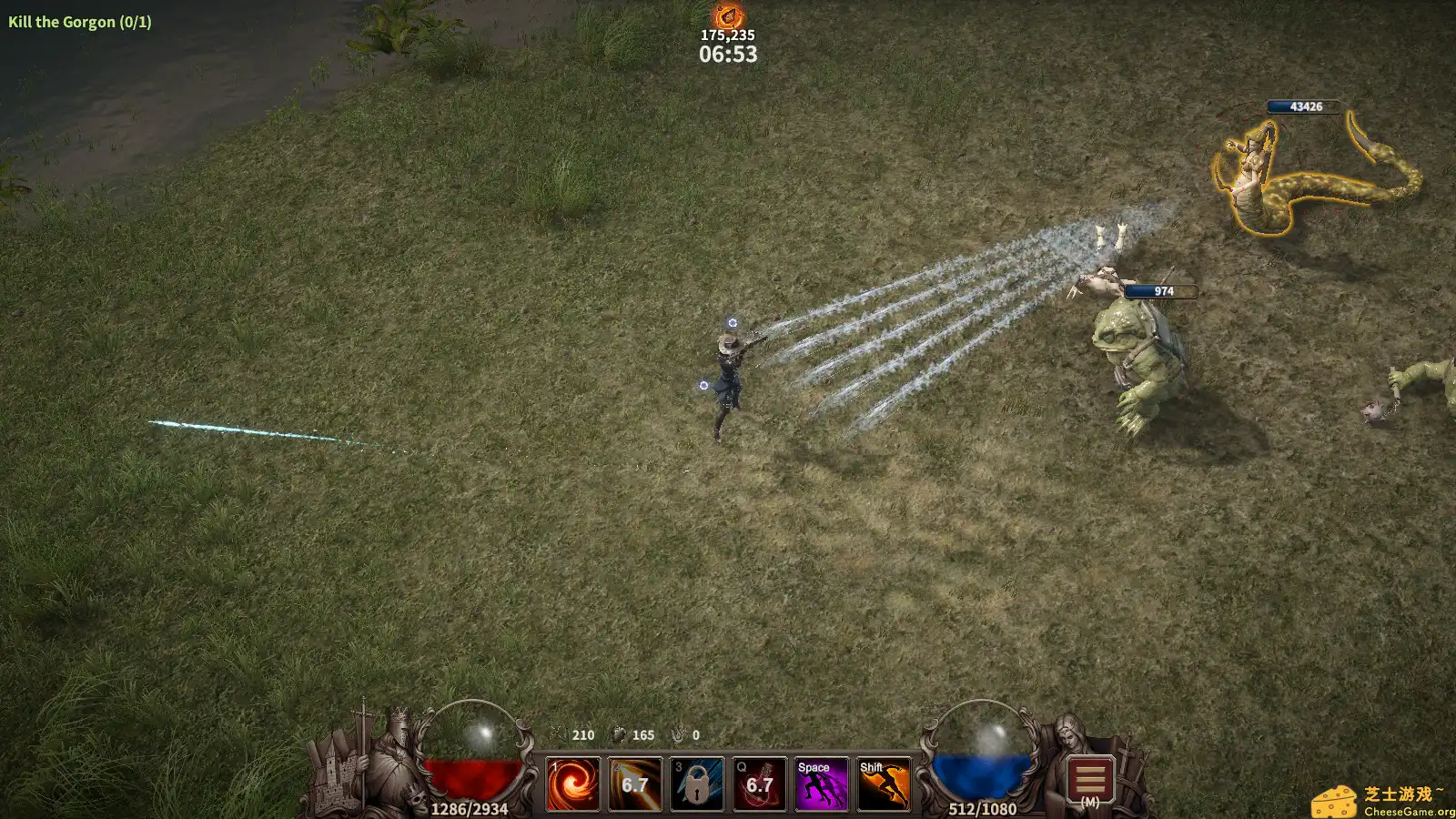Select the gold coin currency icon
The height and width of the screenshot is (819, 1456).
[558, 735]
